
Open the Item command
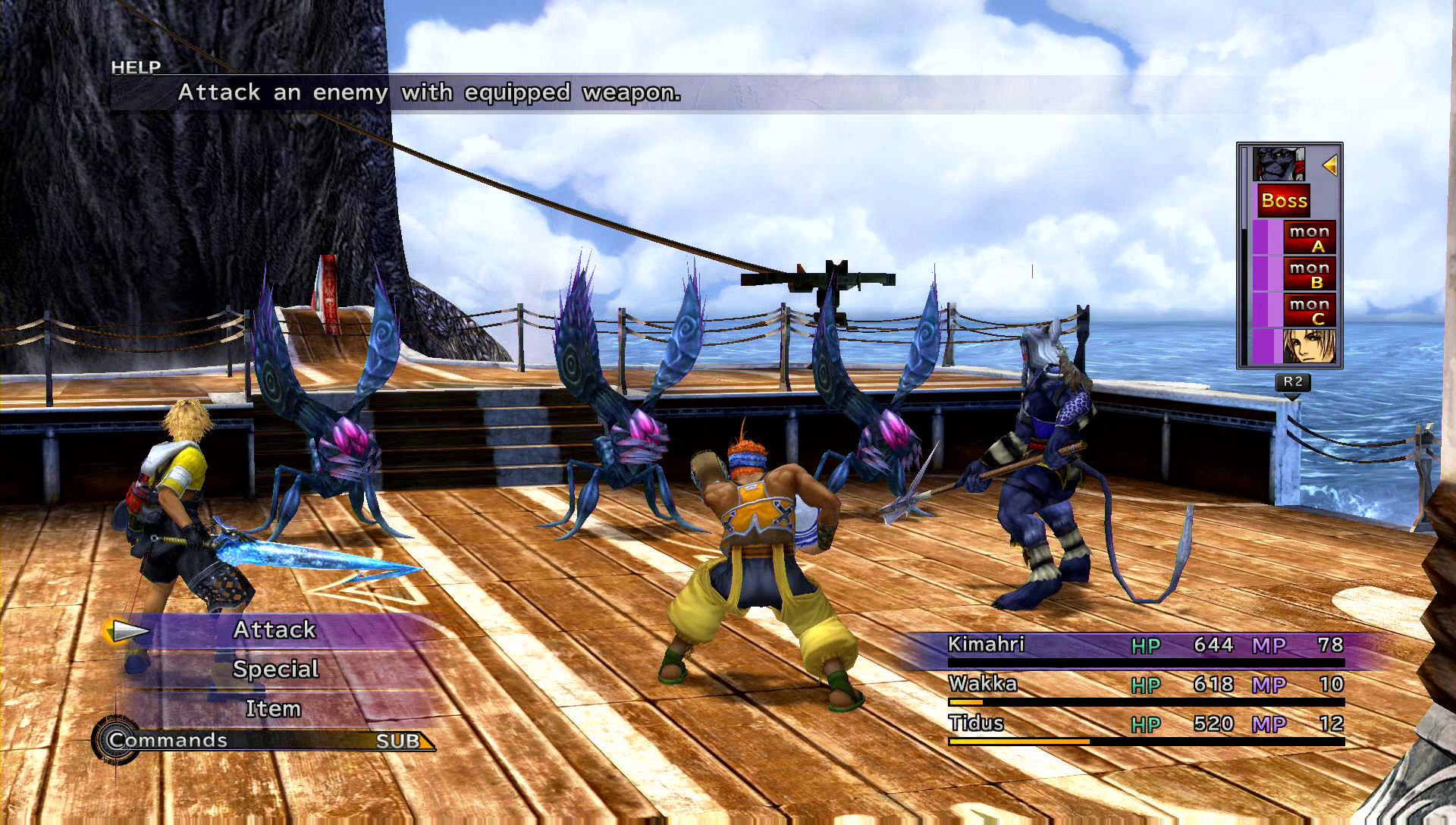[273, 709]
